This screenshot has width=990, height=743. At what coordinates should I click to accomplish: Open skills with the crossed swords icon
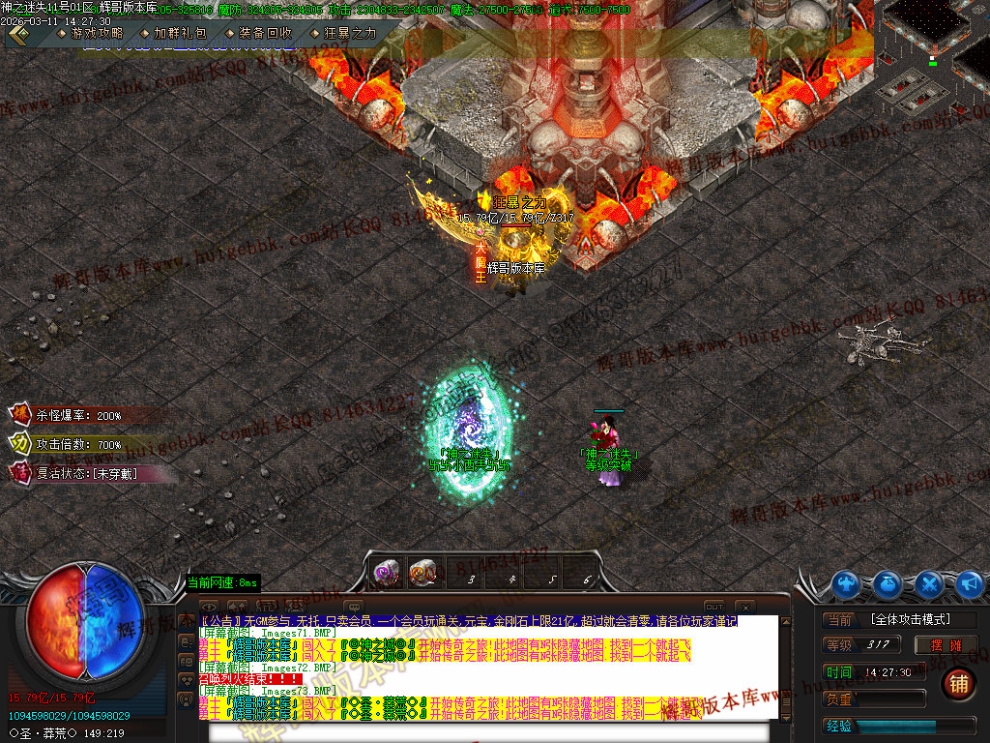[x=929, y=584]
